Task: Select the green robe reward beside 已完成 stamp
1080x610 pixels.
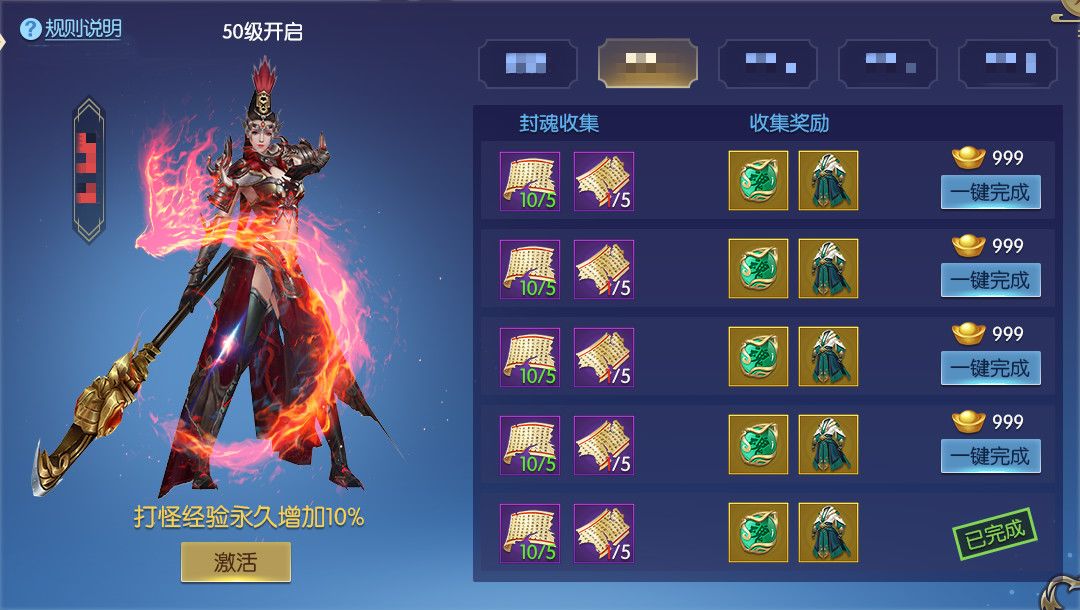Action: coord(828,533)
